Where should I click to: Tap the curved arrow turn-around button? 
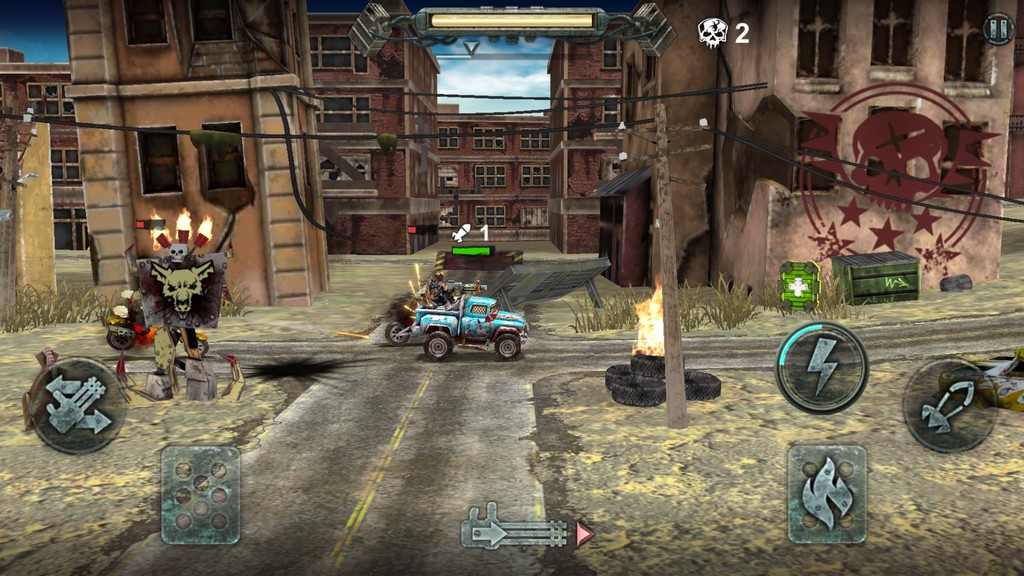[947, 406]
